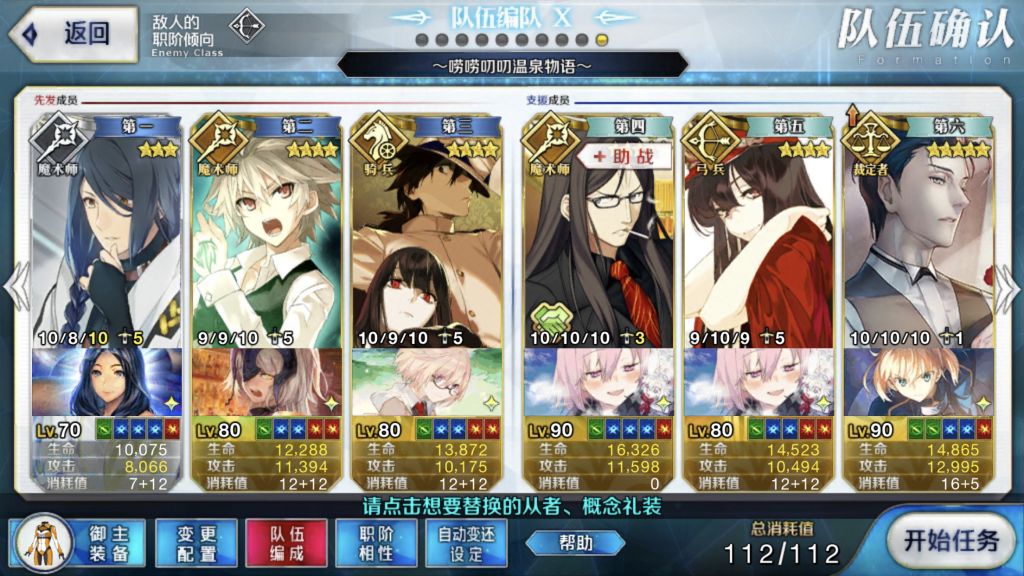Viewport: 1024px width, 576px height.
Task: Switch to the next party with right arrow
Action: (x=1008, y=288)
